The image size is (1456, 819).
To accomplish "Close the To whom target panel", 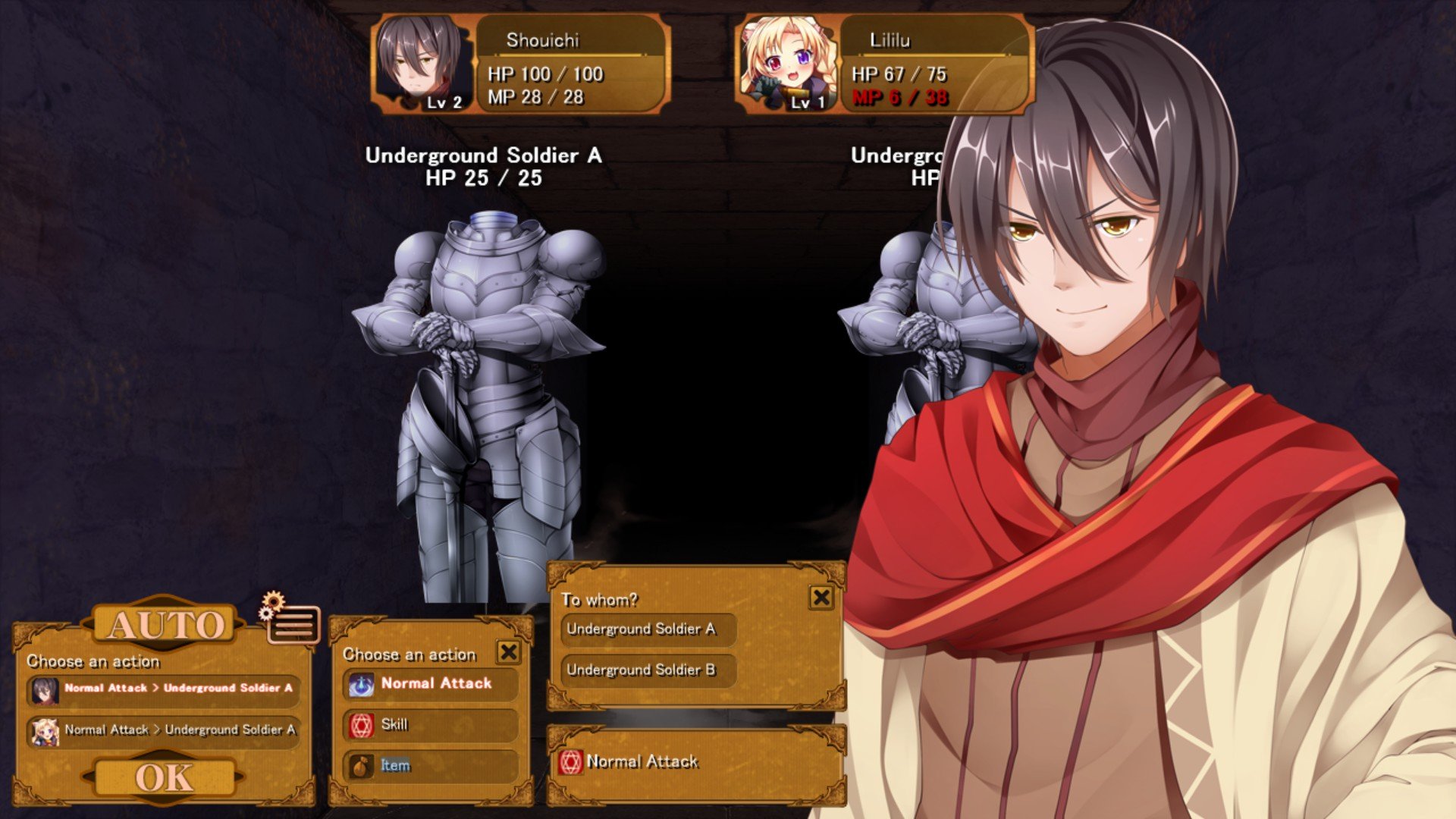I will (x=821, y=598).
